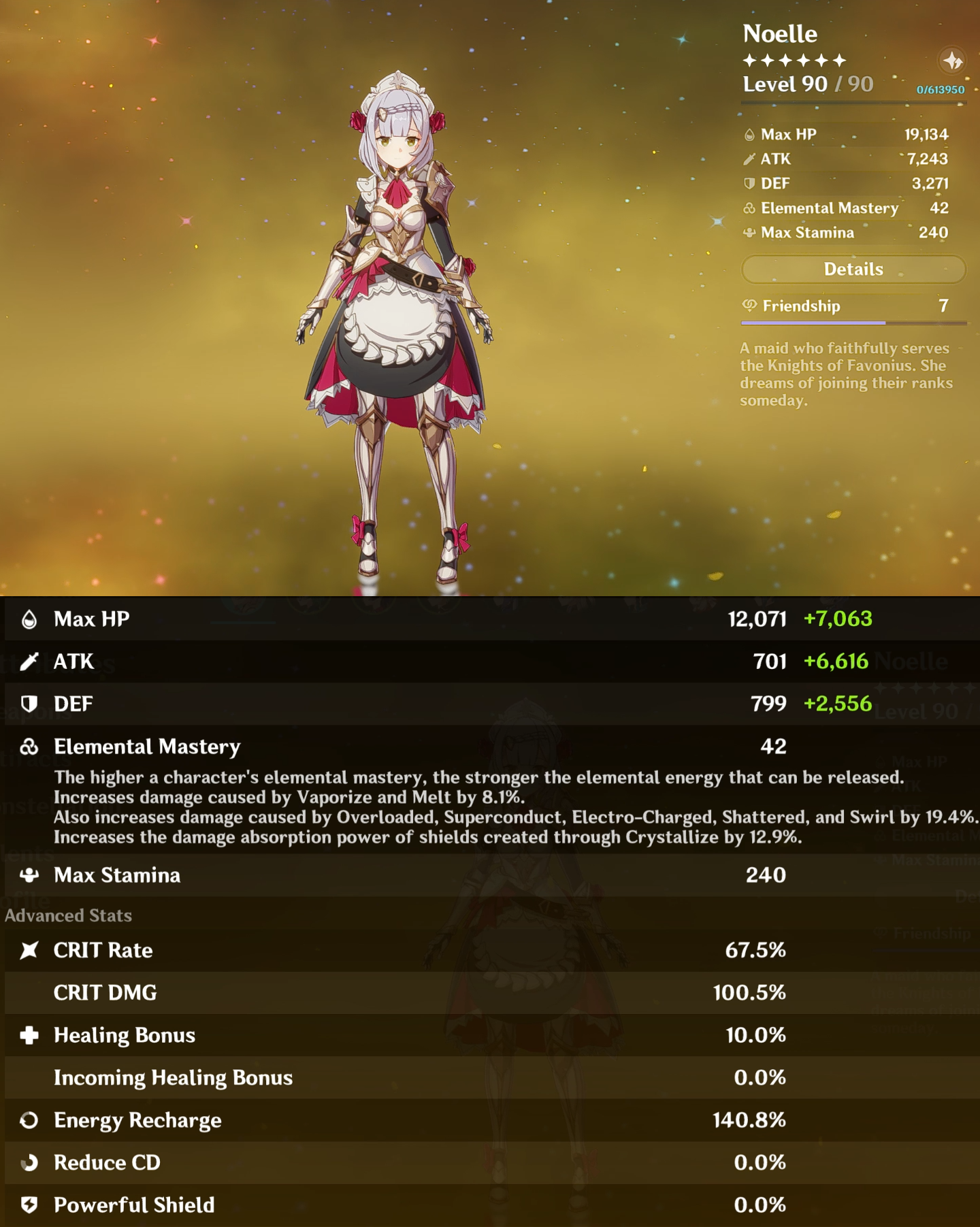Click the Max HP droplet icon

click(x=29, y=619)
